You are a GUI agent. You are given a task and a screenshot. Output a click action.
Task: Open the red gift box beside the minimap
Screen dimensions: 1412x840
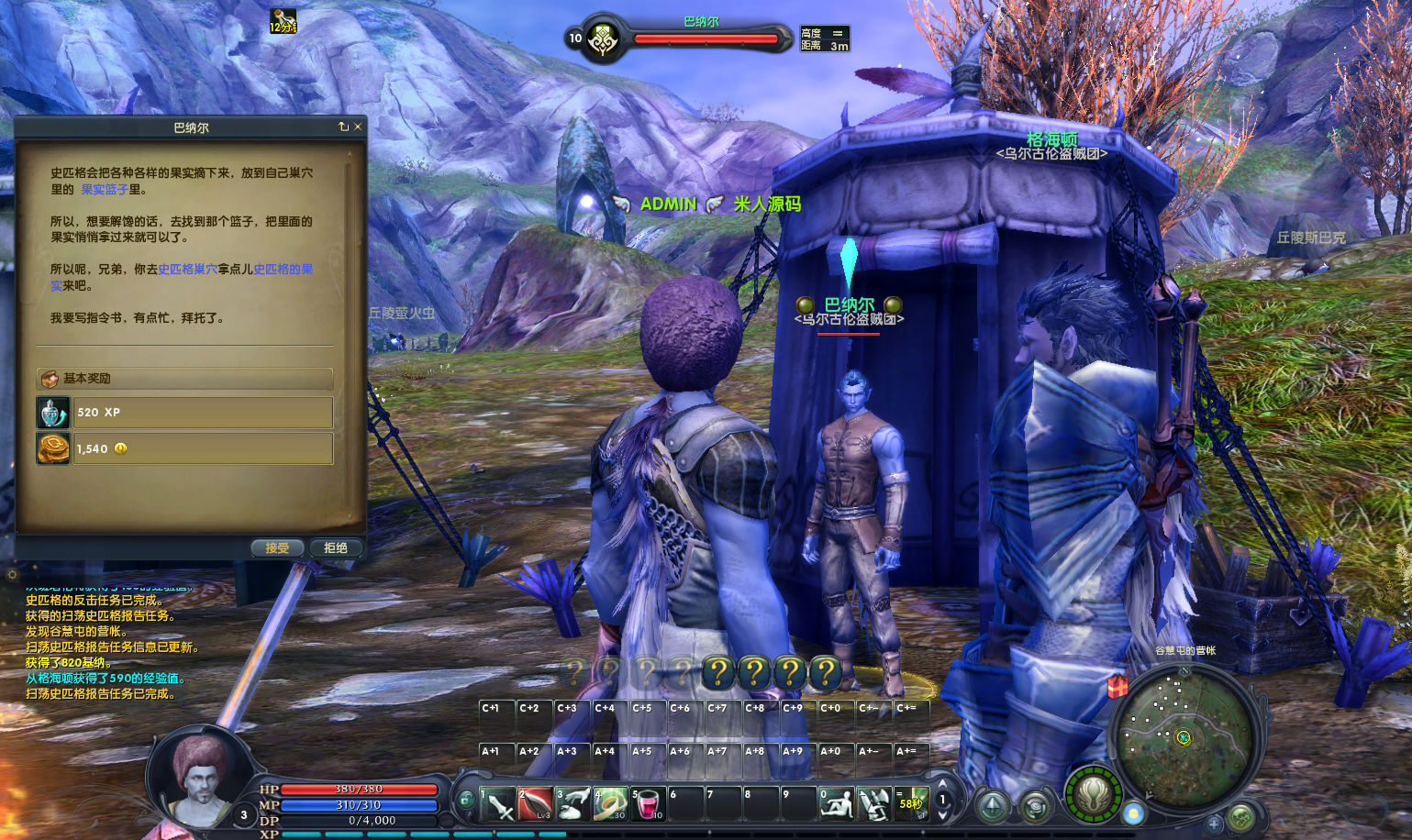1117,686
